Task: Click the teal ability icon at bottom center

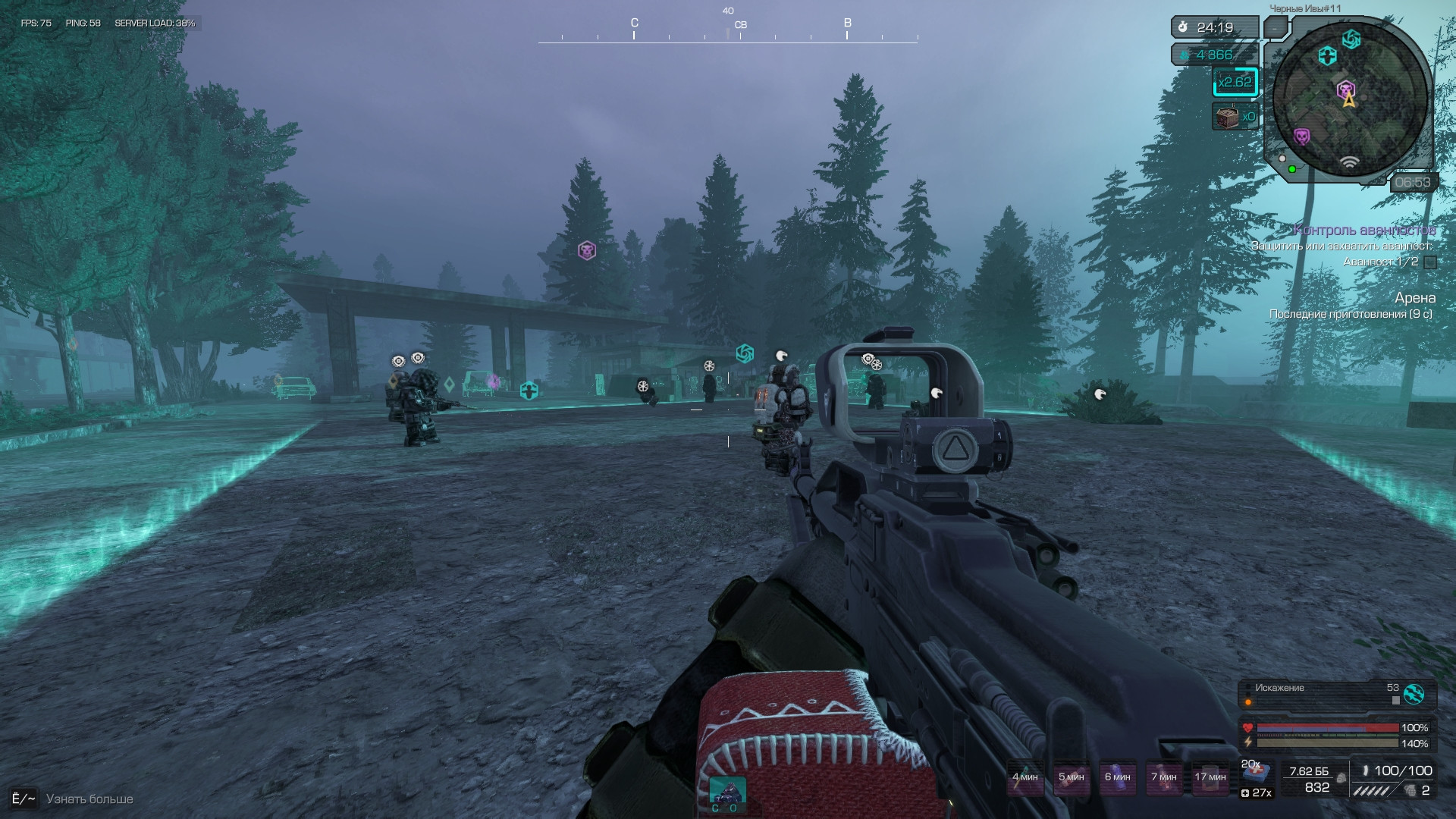Action: 726,793
